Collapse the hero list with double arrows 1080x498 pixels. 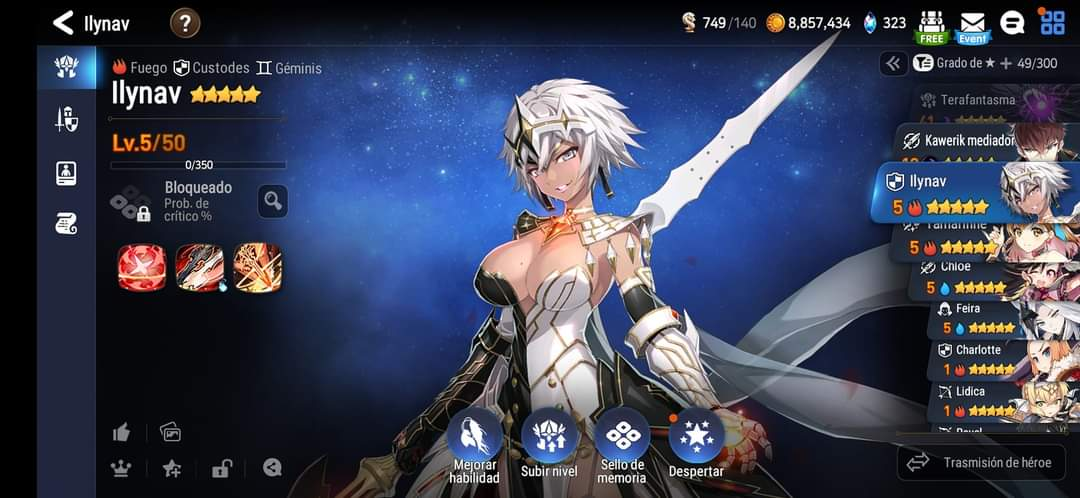point(893,63)
